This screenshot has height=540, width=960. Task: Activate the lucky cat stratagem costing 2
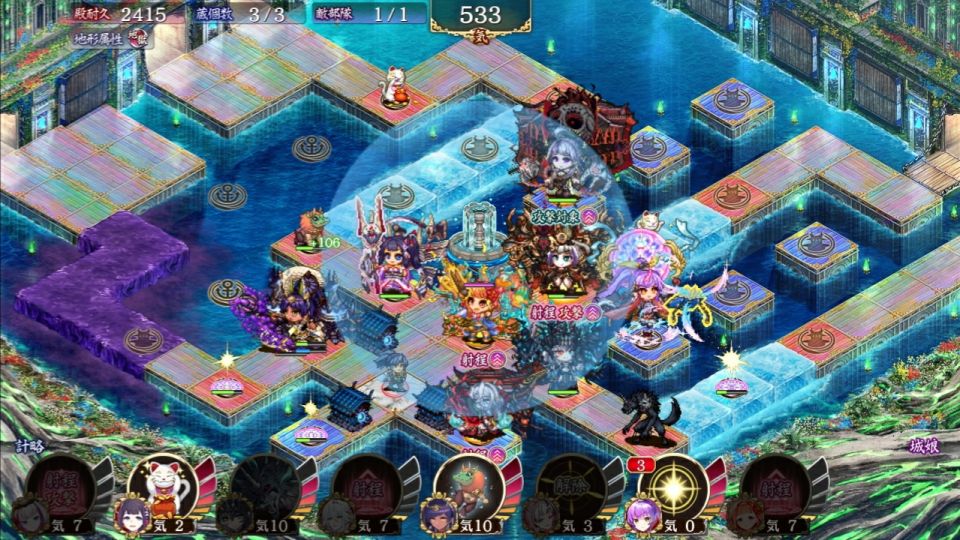pos(162,490)
